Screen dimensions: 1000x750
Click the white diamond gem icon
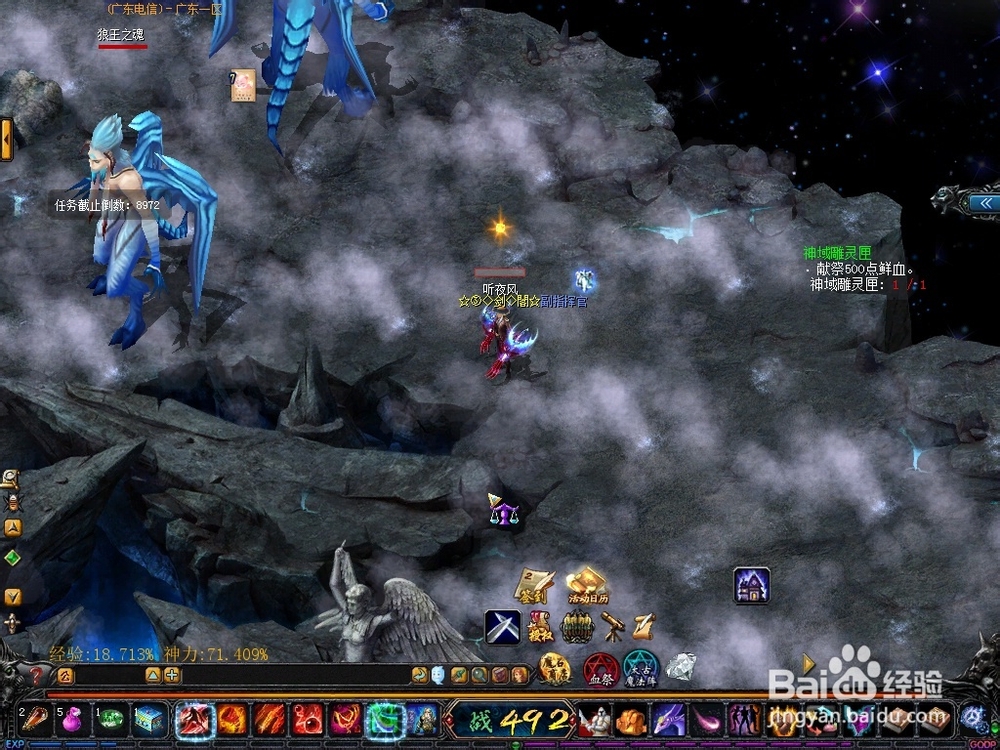[681, 667]
